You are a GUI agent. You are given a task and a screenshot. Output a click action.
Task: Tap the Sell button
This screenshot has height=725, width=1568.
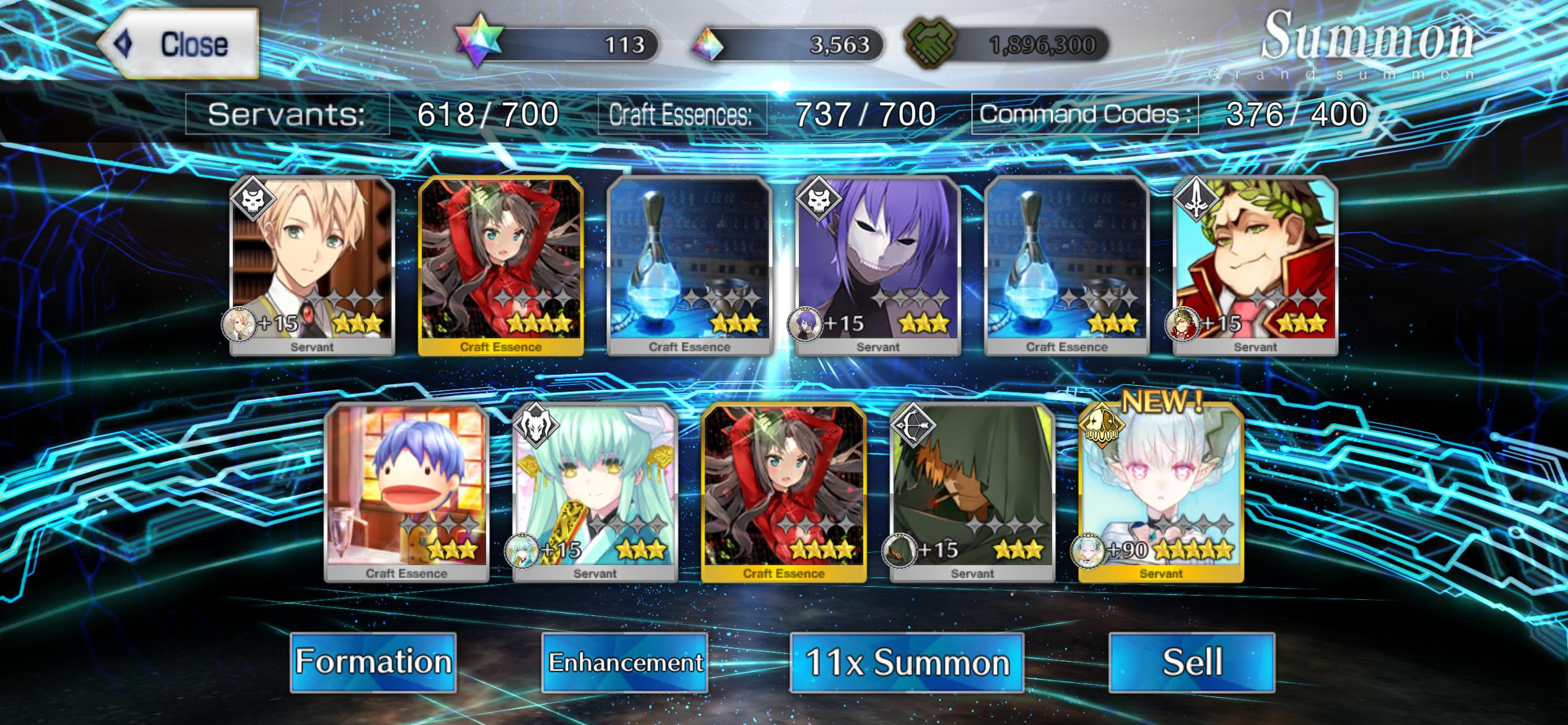1191,662
